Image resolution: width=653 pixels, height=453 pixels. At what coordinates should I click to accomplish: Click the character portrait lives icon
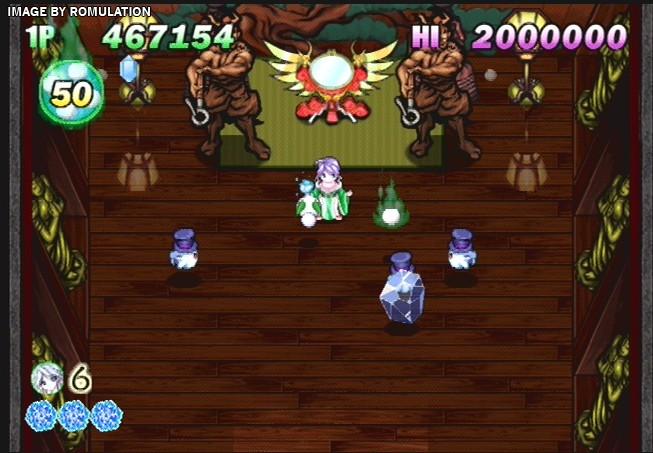coord(47,377)
